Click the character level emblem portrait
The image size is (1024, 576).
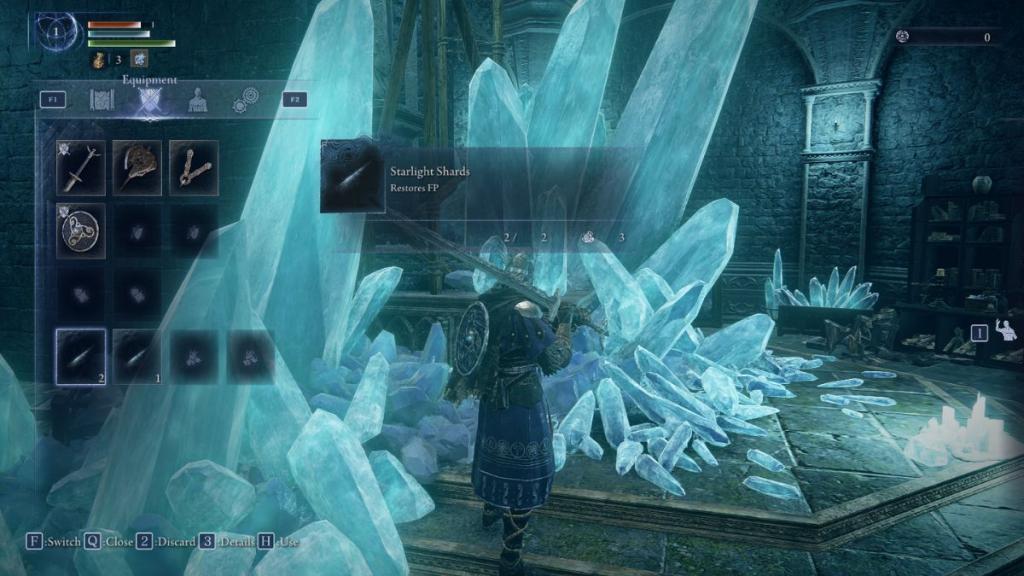click(57, 32)
